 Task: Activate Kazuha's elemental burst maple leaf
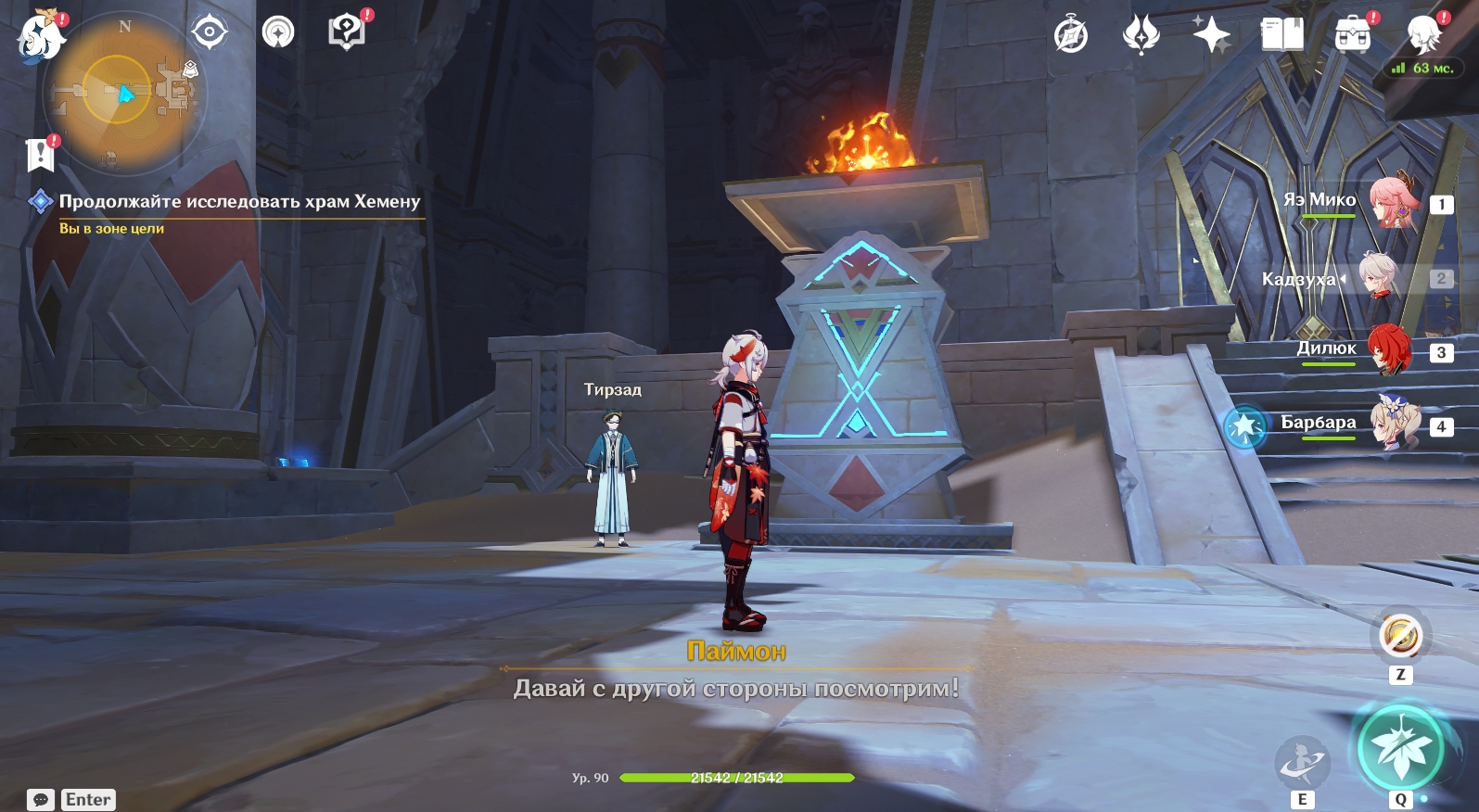(1400, 747)
